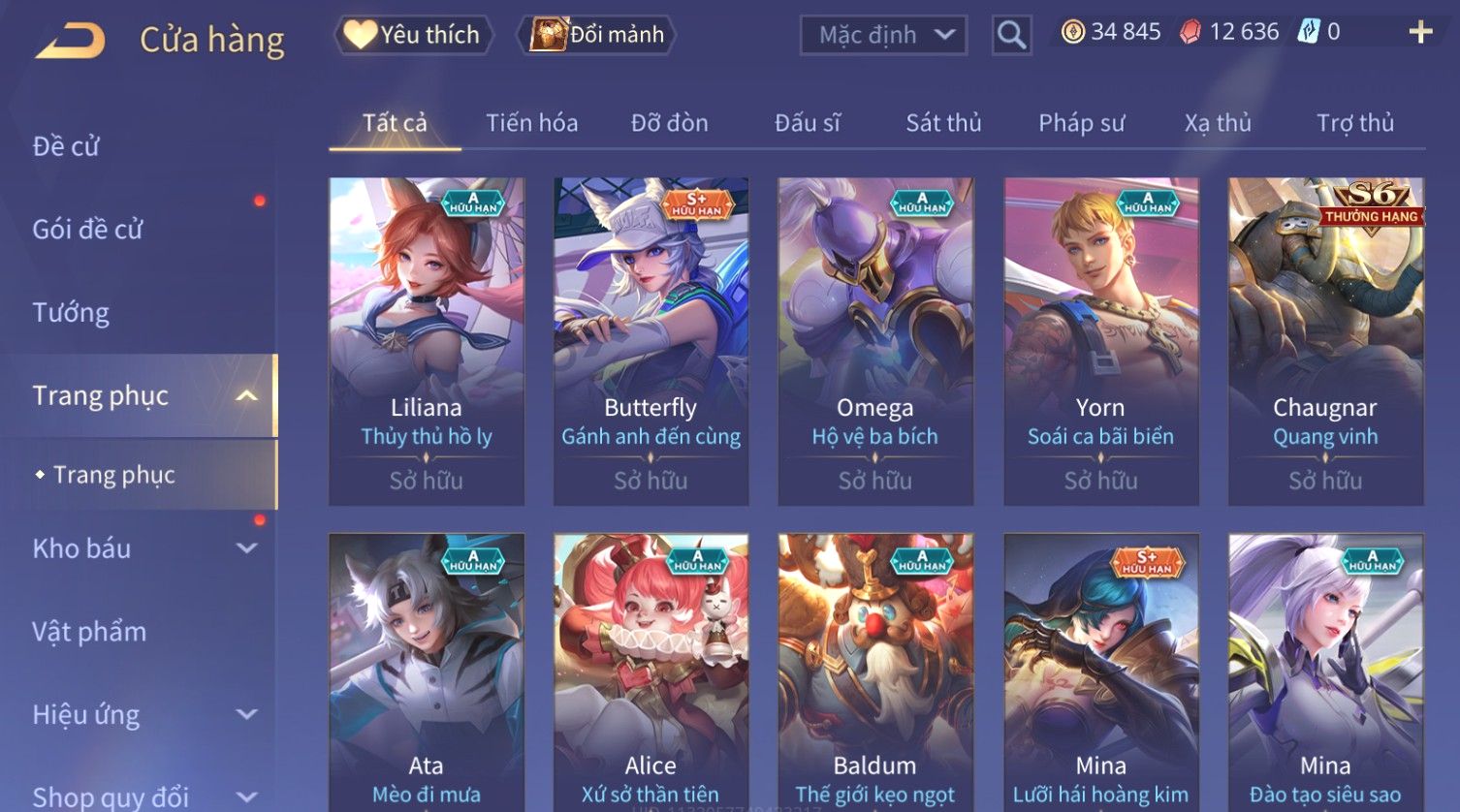The width and height of the screenshot is (1460, 812).
Task: Choose the Trợ thủ tab
Action: click(x=1354, y=123)
